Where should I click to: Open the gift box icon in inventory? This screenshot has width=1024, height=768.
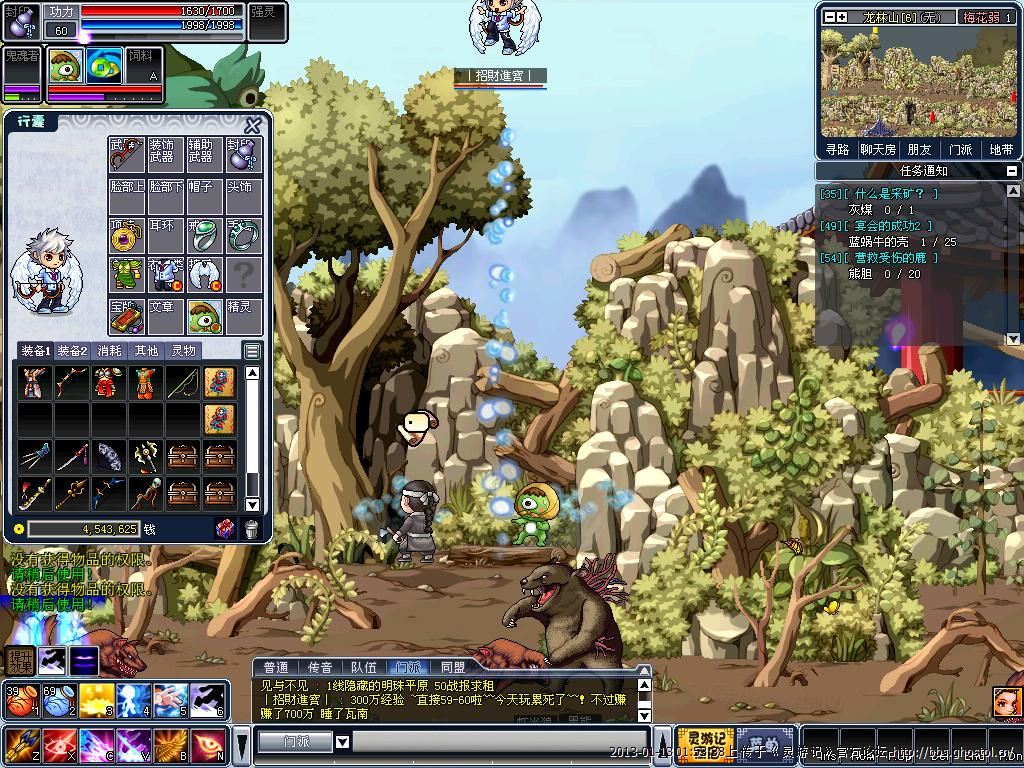point(226,529)
